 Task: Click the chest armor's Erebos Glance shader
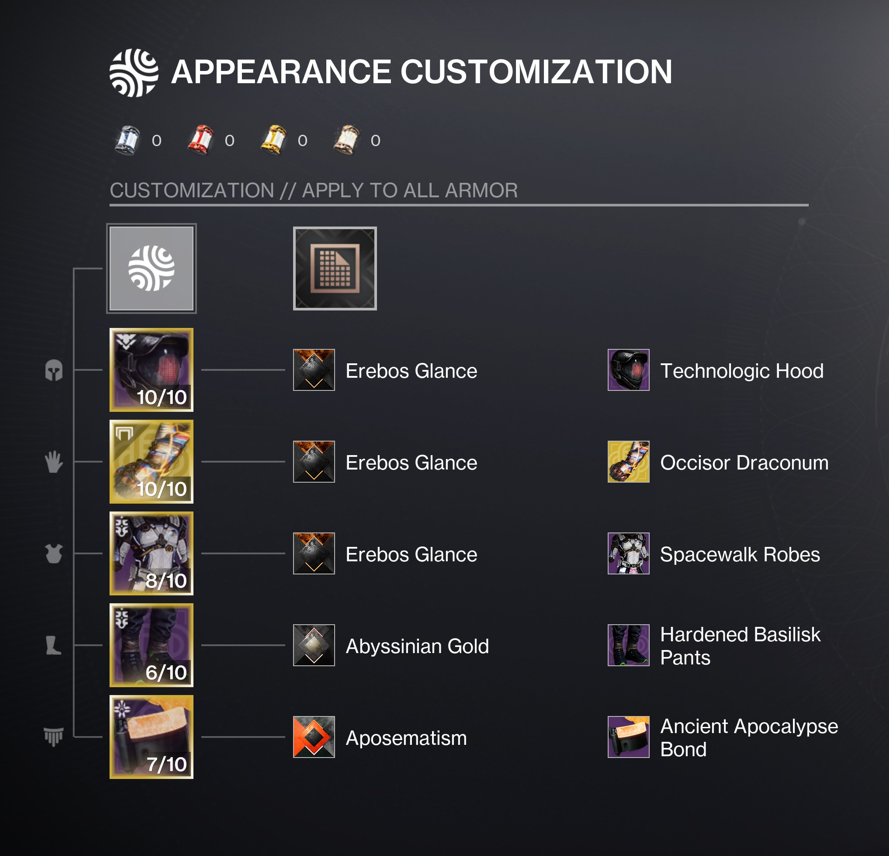tap(314, 555)
